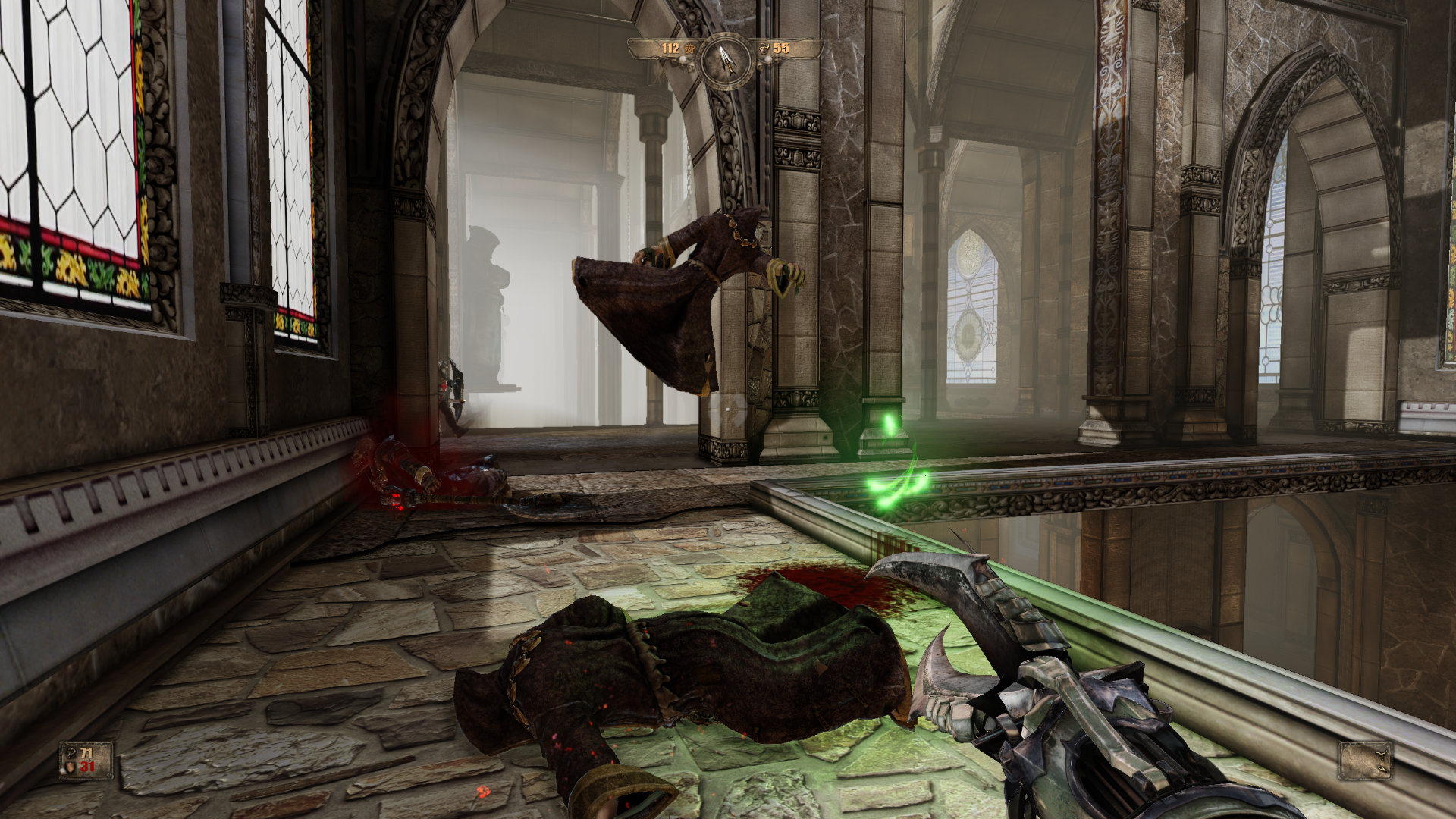Select the Painkiller weapon ammo panel
This screenshot has width=1456, height=819.
pos(1365,760)
